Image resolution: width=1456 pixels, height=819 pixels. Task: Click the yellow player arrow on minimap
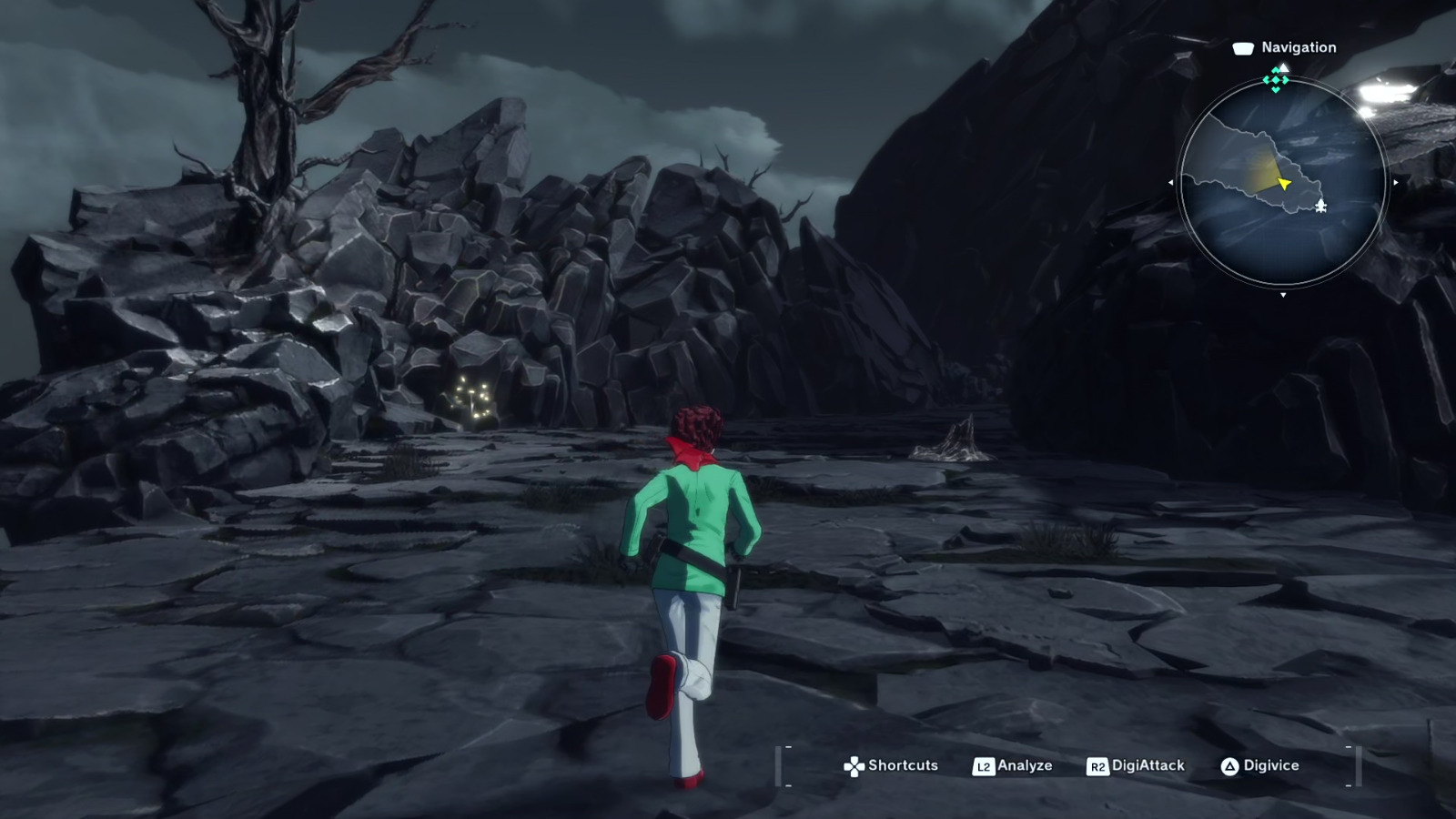(1284, 184)
